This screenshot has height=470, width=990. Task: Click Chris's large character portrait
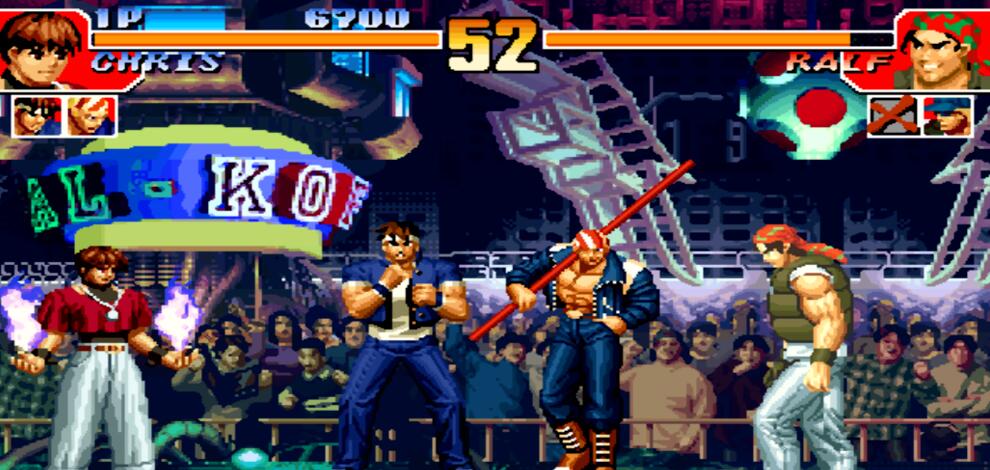point(43,47)
